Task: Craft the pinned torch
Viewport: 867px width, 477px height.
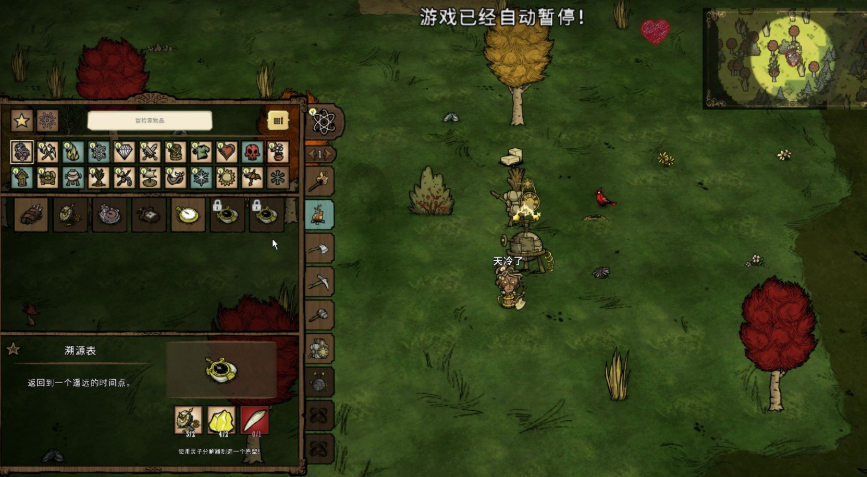Action: point(319,181)
